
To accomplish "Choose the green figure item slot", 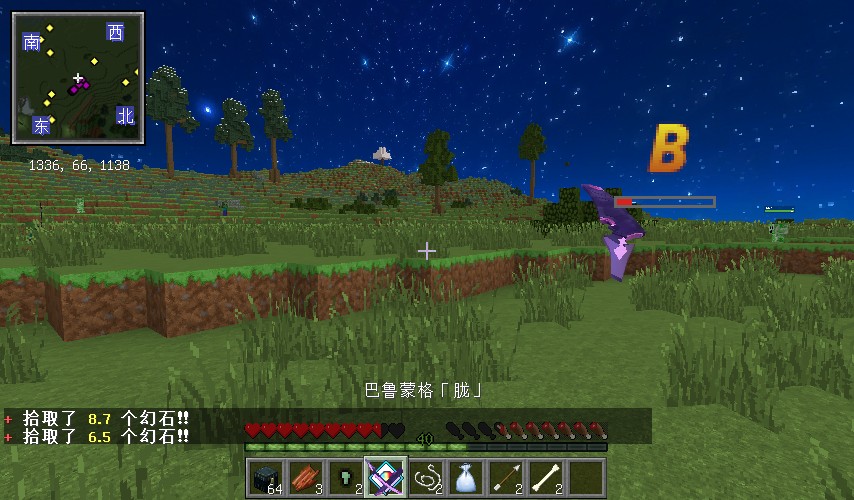I will point(346,478).
